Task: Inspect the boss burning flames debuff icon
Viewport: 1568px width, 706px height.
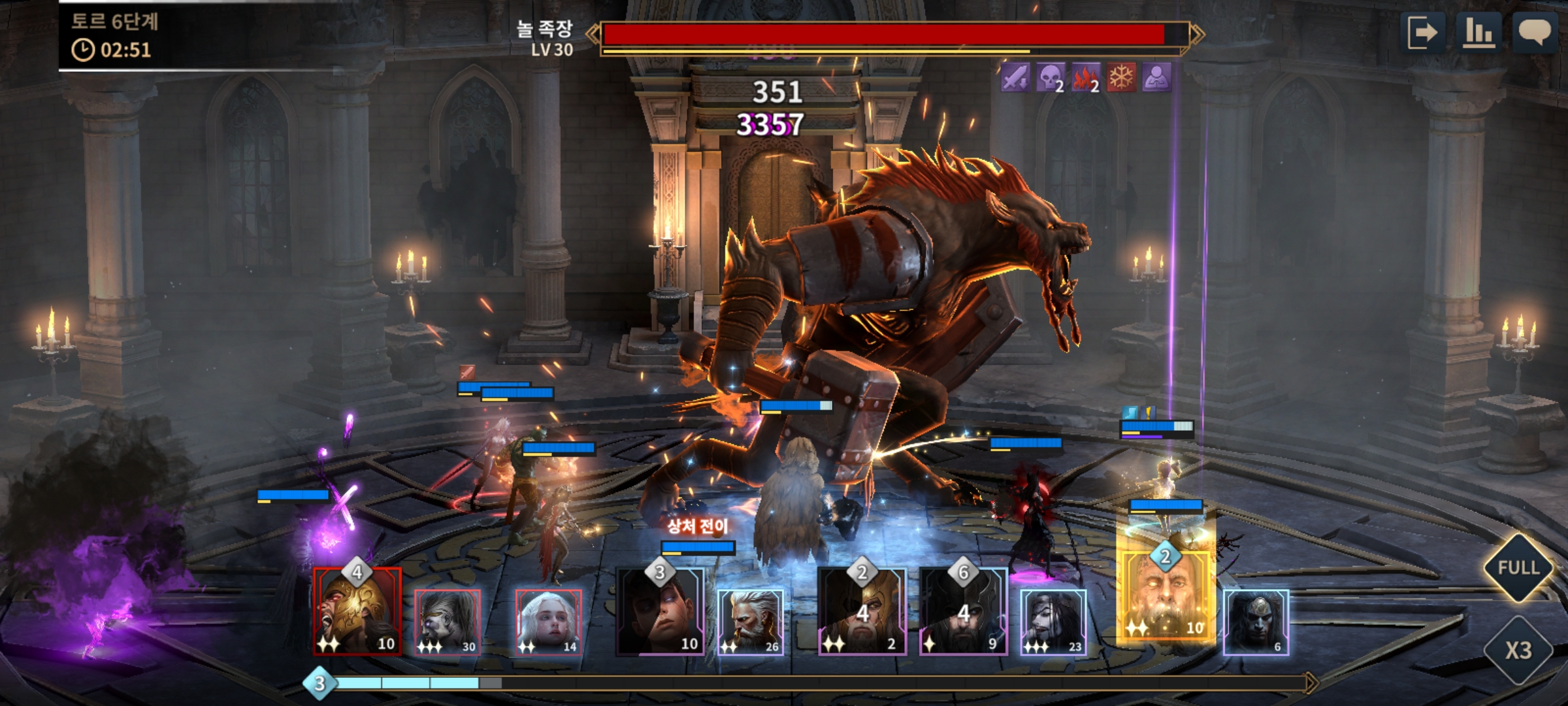Action: coord(1085,78)
